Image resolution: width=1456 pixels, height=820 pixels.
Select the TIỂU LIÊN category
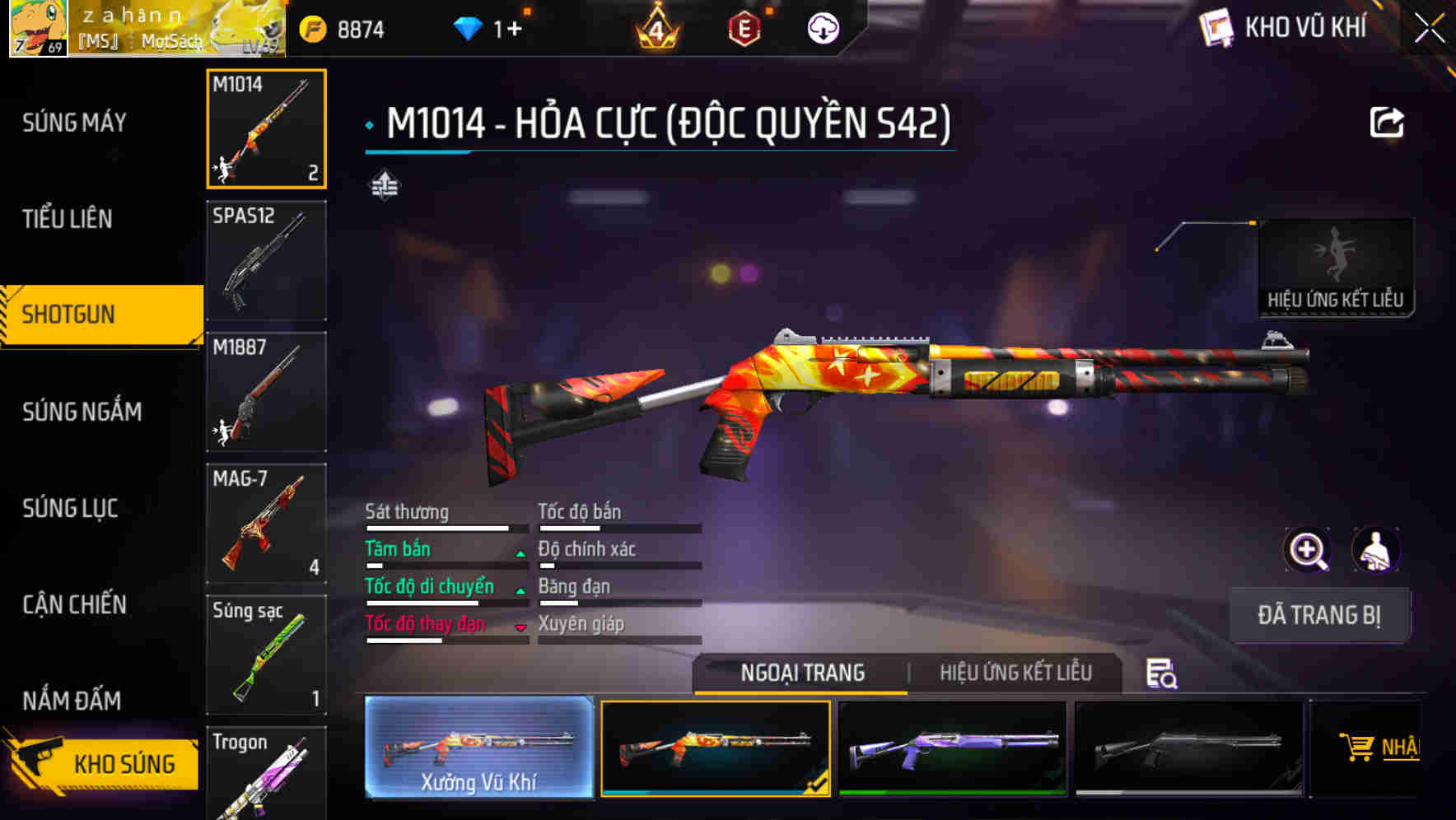click(68, 219)
